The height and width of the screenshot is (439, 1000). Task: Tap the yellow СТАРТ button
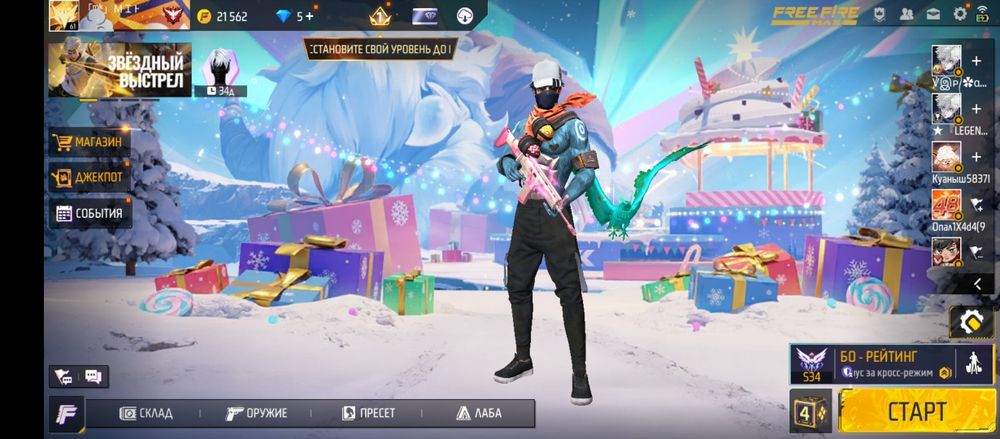[x=915, y=410]
